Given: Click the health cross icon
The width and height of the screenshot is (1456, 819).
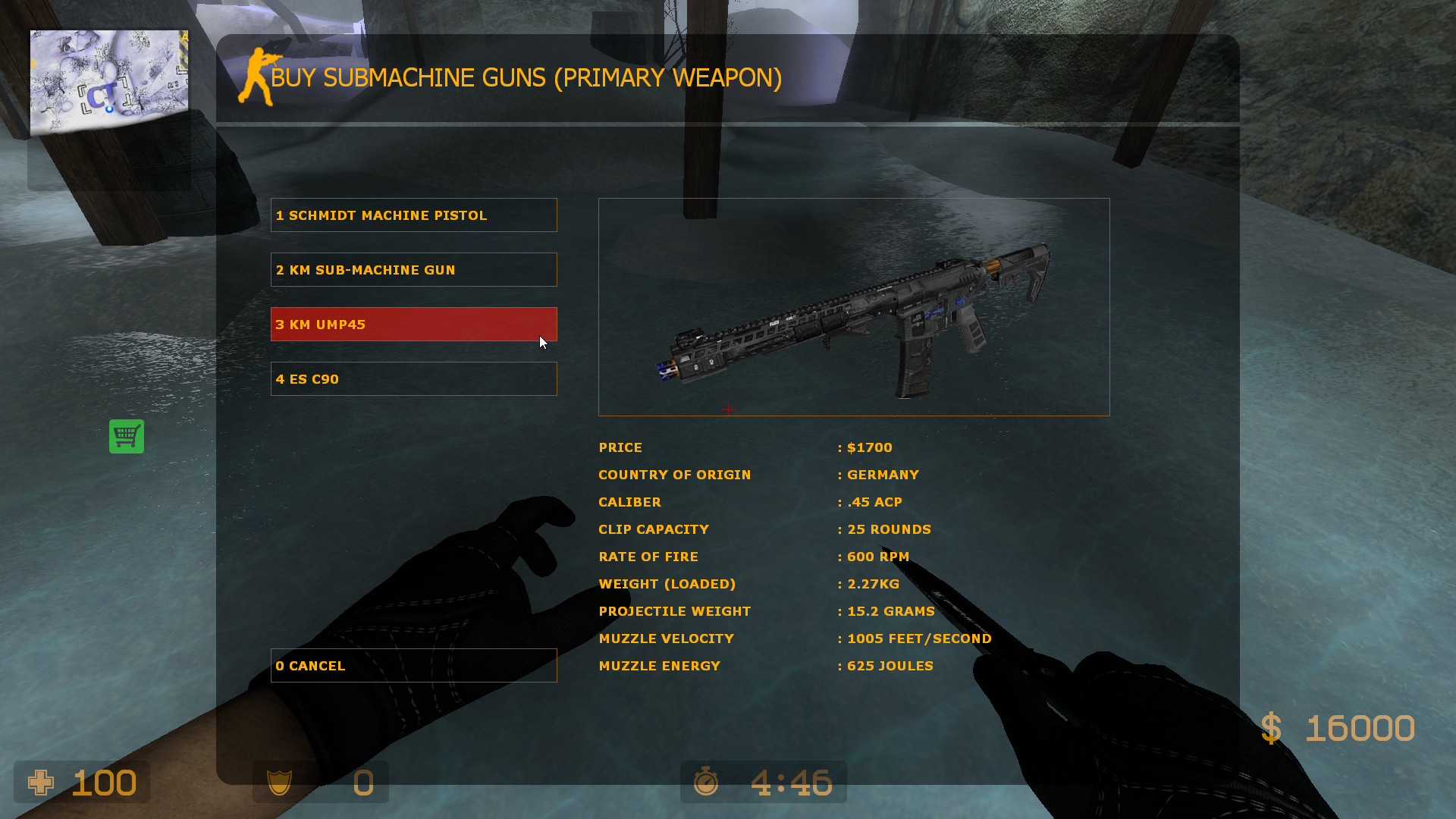Looking at the screenshot, I should point(42,783).
